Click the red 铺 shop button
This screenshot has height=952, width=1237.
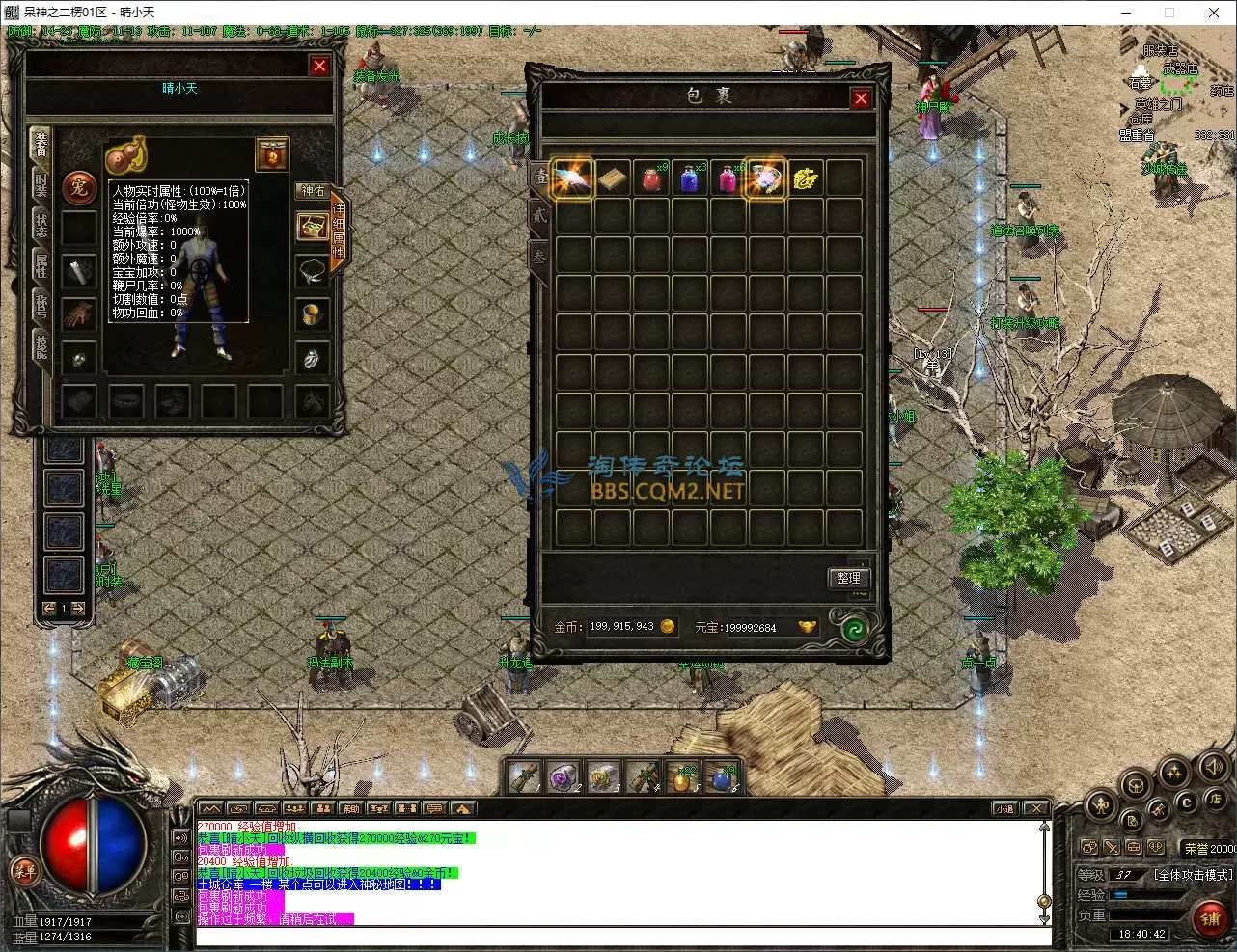[x=1210, y=917]
